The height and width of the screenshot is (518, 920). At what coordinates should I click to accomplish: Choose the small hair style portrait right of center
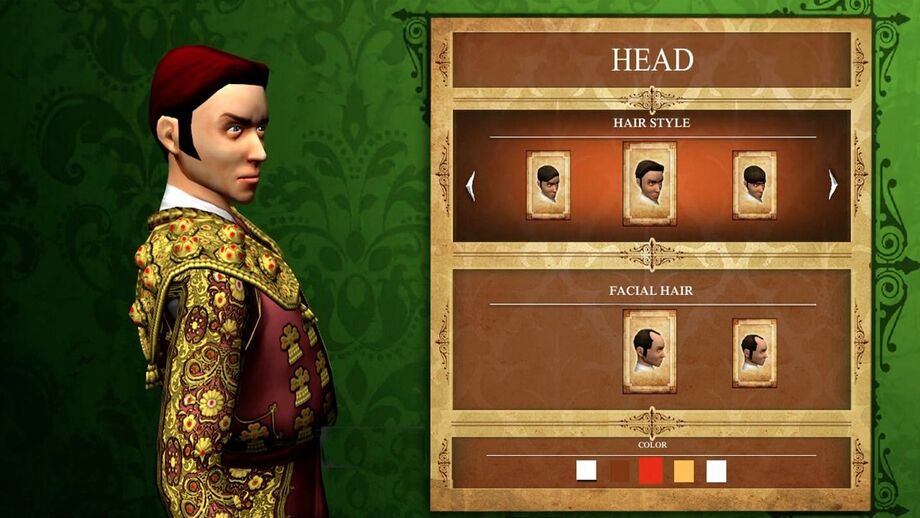754,185
